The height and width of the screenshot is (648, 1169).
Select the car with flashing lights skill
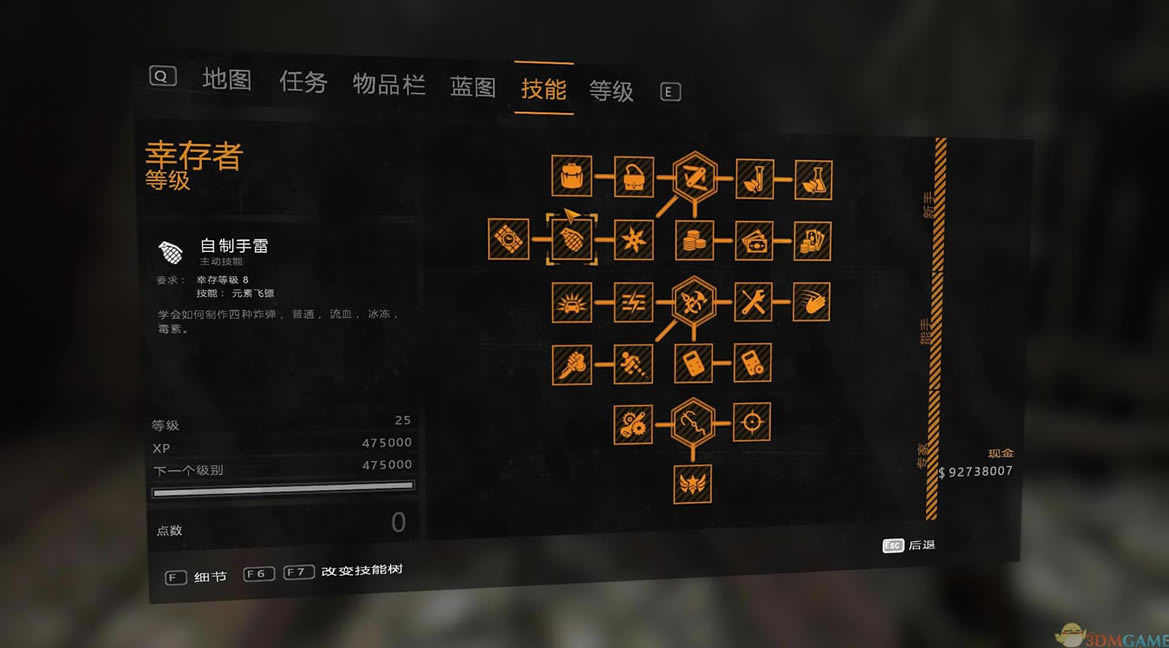[572, 302]
